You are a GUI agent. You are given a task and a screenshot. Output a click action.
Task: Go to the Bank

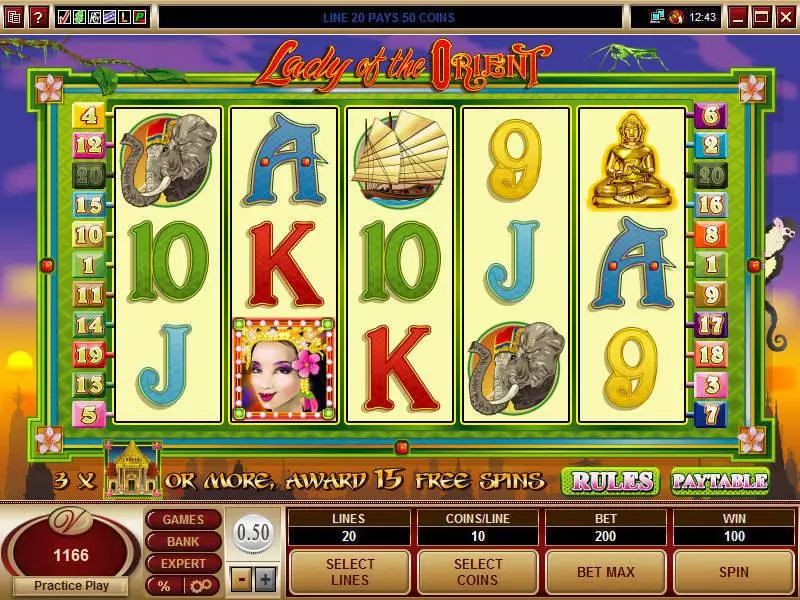[183, 542]
